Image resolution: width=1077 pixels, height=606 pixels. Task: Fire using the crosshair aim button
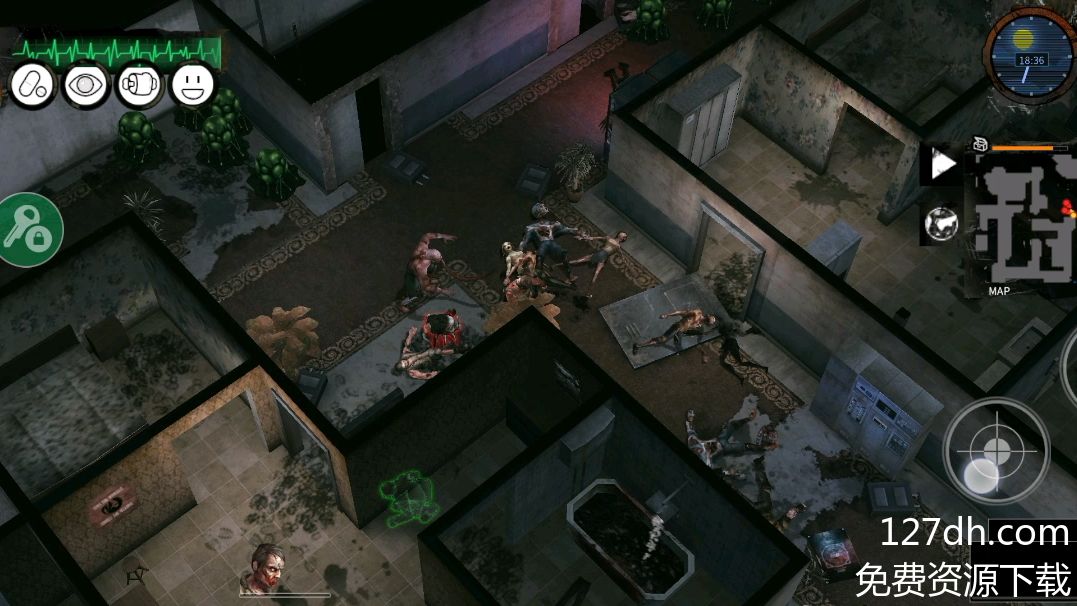pos(996,450)
